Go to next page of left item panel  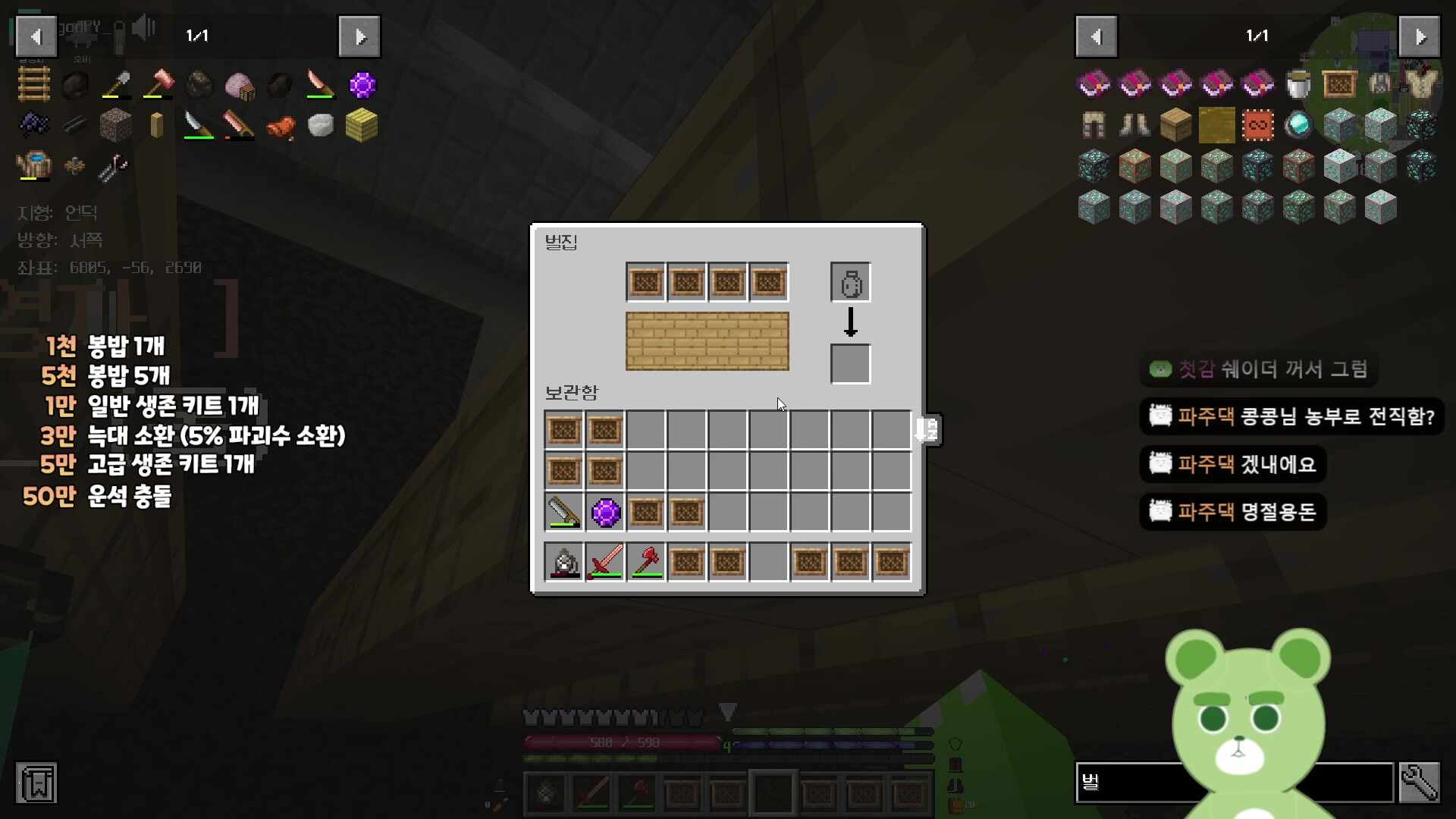[359, 36]
